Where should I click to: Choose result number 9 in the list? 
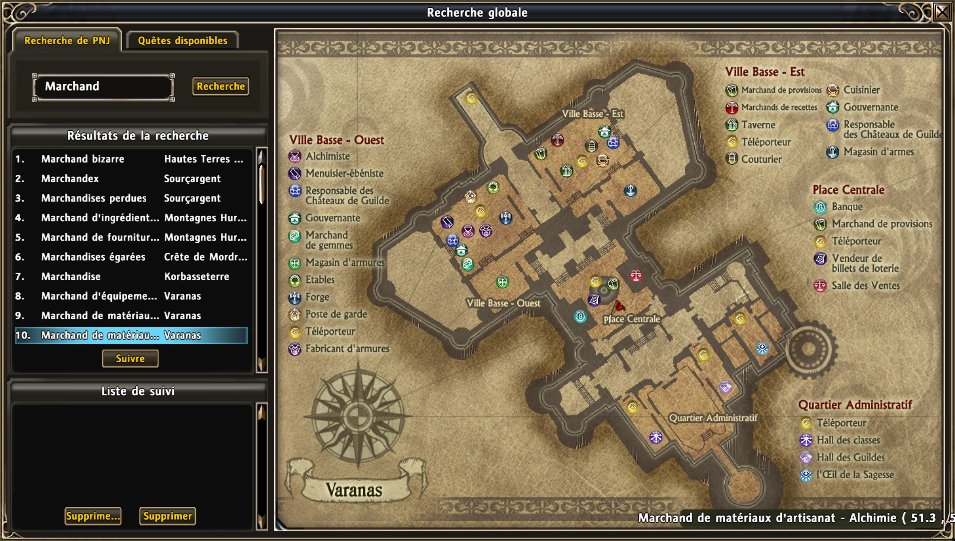130,316
